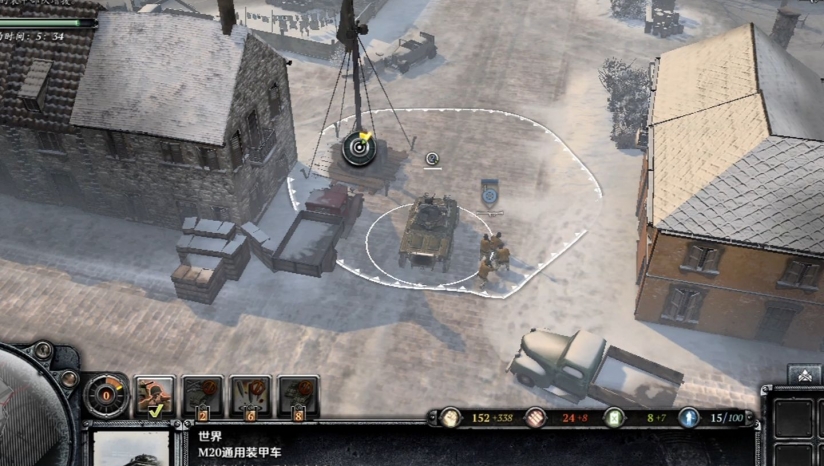Image resolution: width=824 pixels, height=466 pixels.
Task: Activate the commander ability costing 8 points
Action: pos(299,396)
